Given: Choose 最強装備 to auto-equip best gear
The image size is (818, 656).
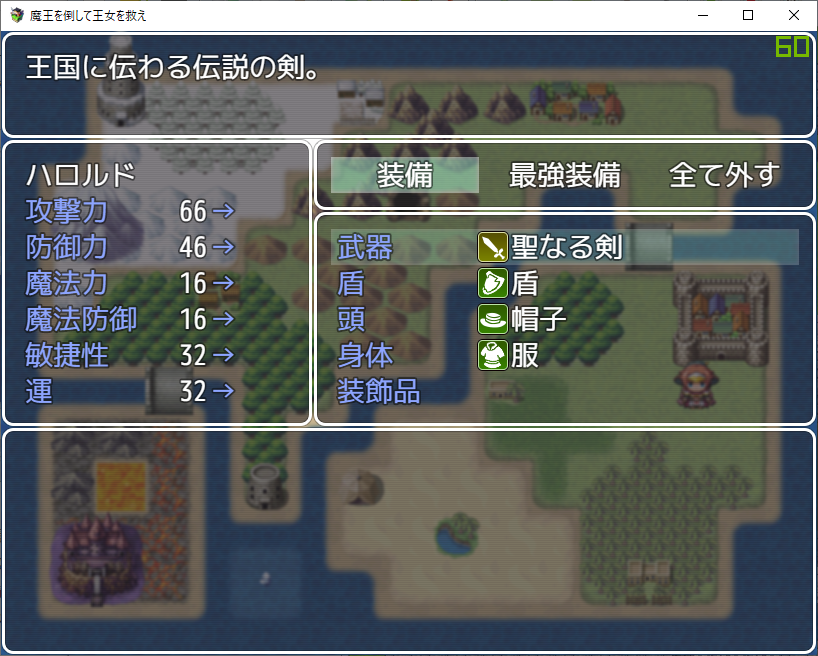Looking at the screenshot, I should tap(565, 175).
